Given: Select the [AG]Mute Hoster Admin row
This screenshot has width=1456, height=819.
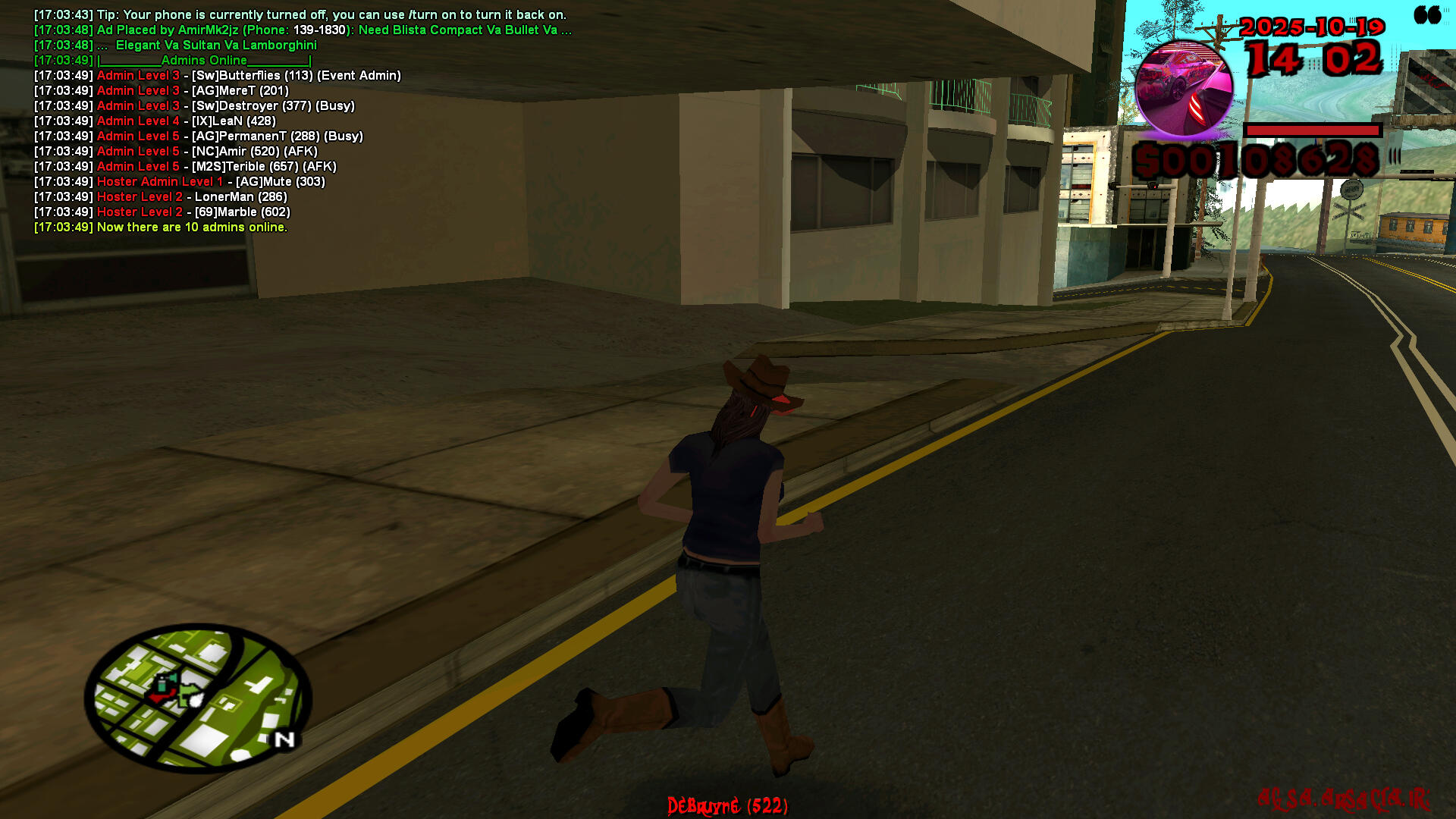Looking at the screenshot, I should (x=180, y=182).
